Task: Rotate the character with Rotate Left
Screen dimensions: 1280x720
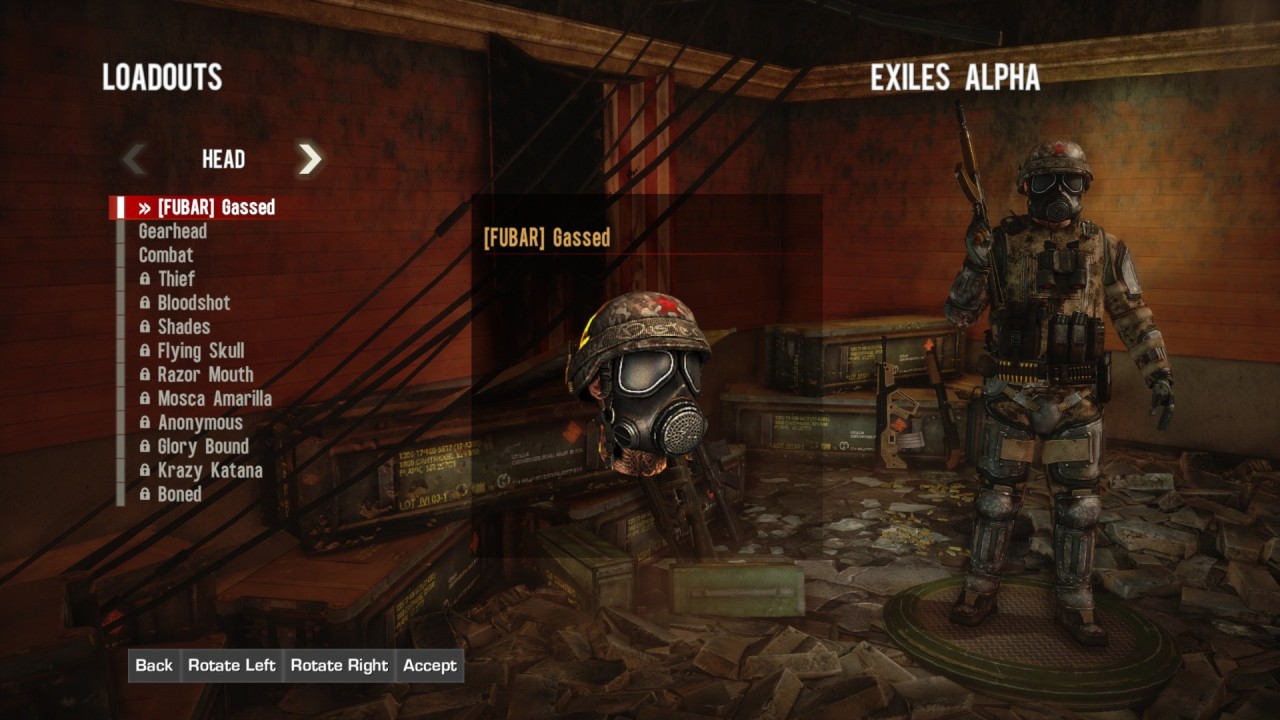Action: coord(232,666)
